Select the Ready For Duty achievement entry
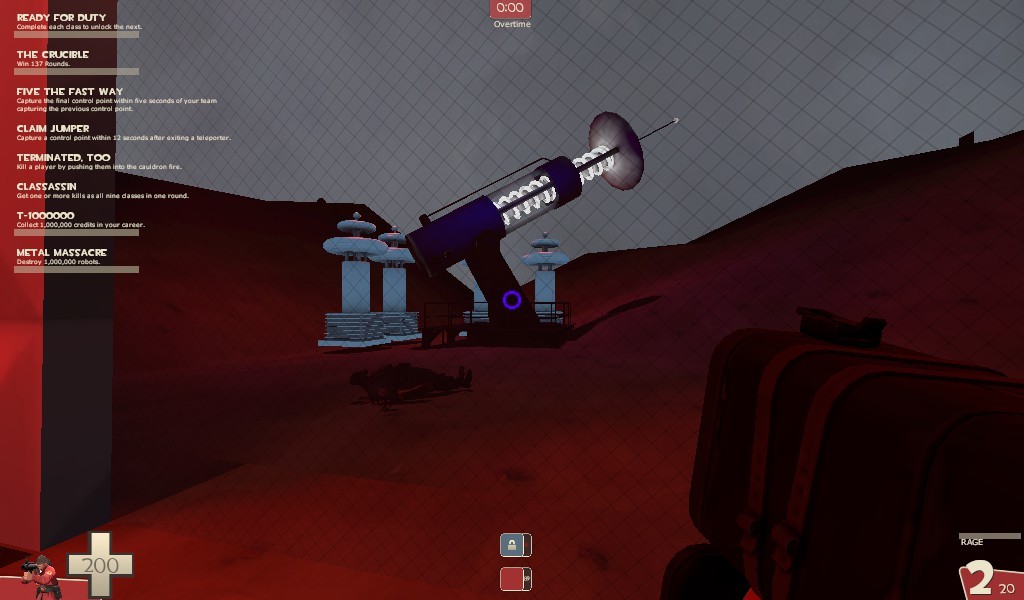Screen dimensions: 1024x600 pyautogui.click(x=61, y=18)
